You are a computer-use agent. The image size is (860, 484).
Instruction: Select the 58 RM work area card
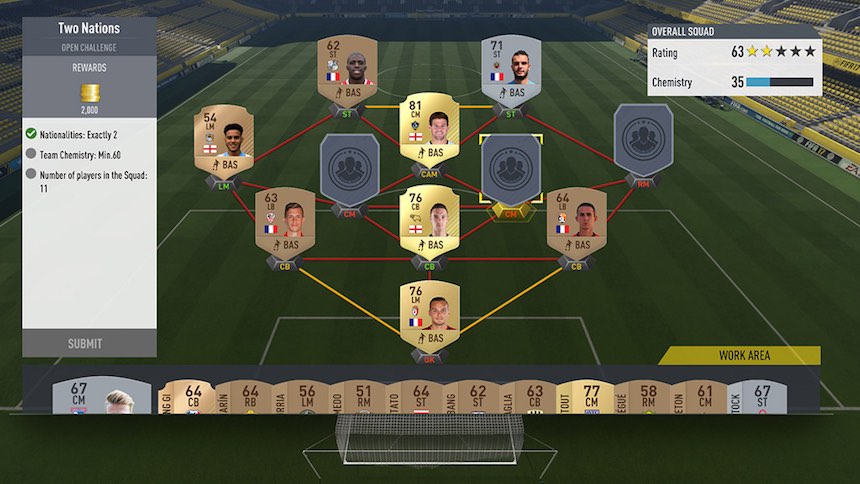[x=649, y=397]
